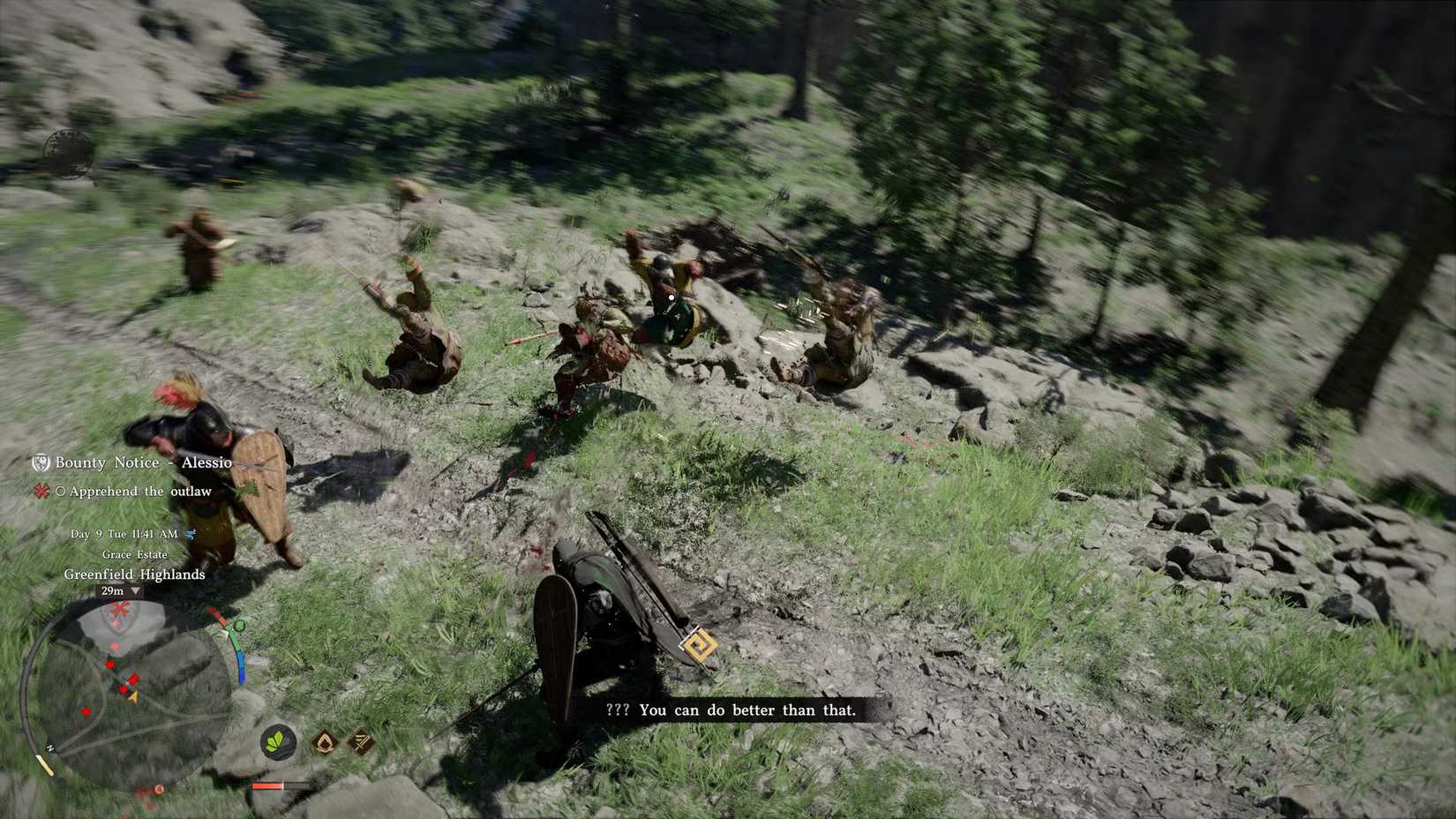Click the Day 9 Tue 11:41 AM timestamp

tap(124, 535)
